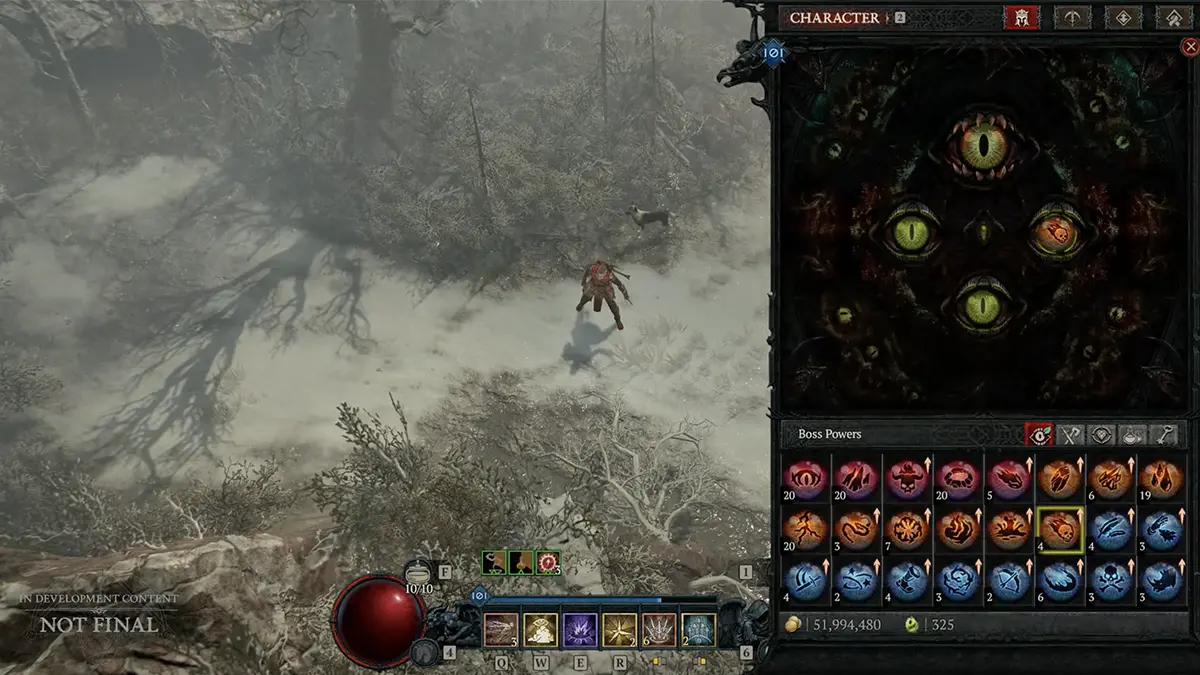Open the potion flask inventory tab
1200x675 pixels.
tap(1133, 434)
